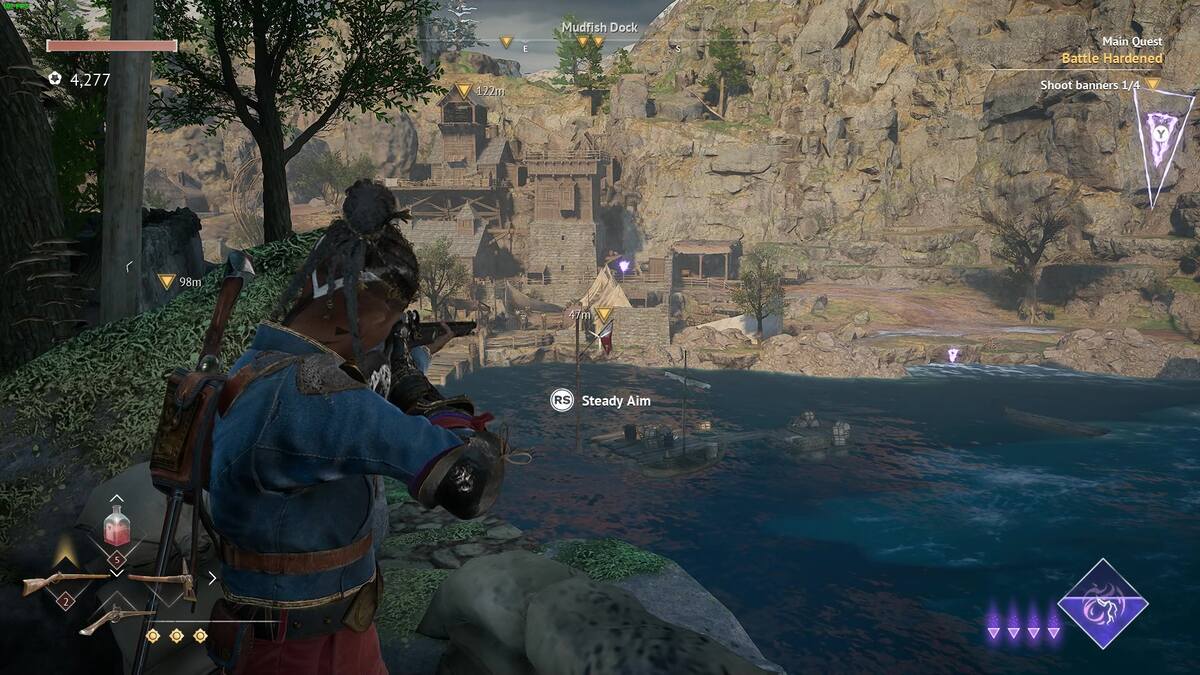The height and width of the screenshot is (675, 1200).
Task: Click the purple triangular banner objective icon
Action: [1163, 139]
